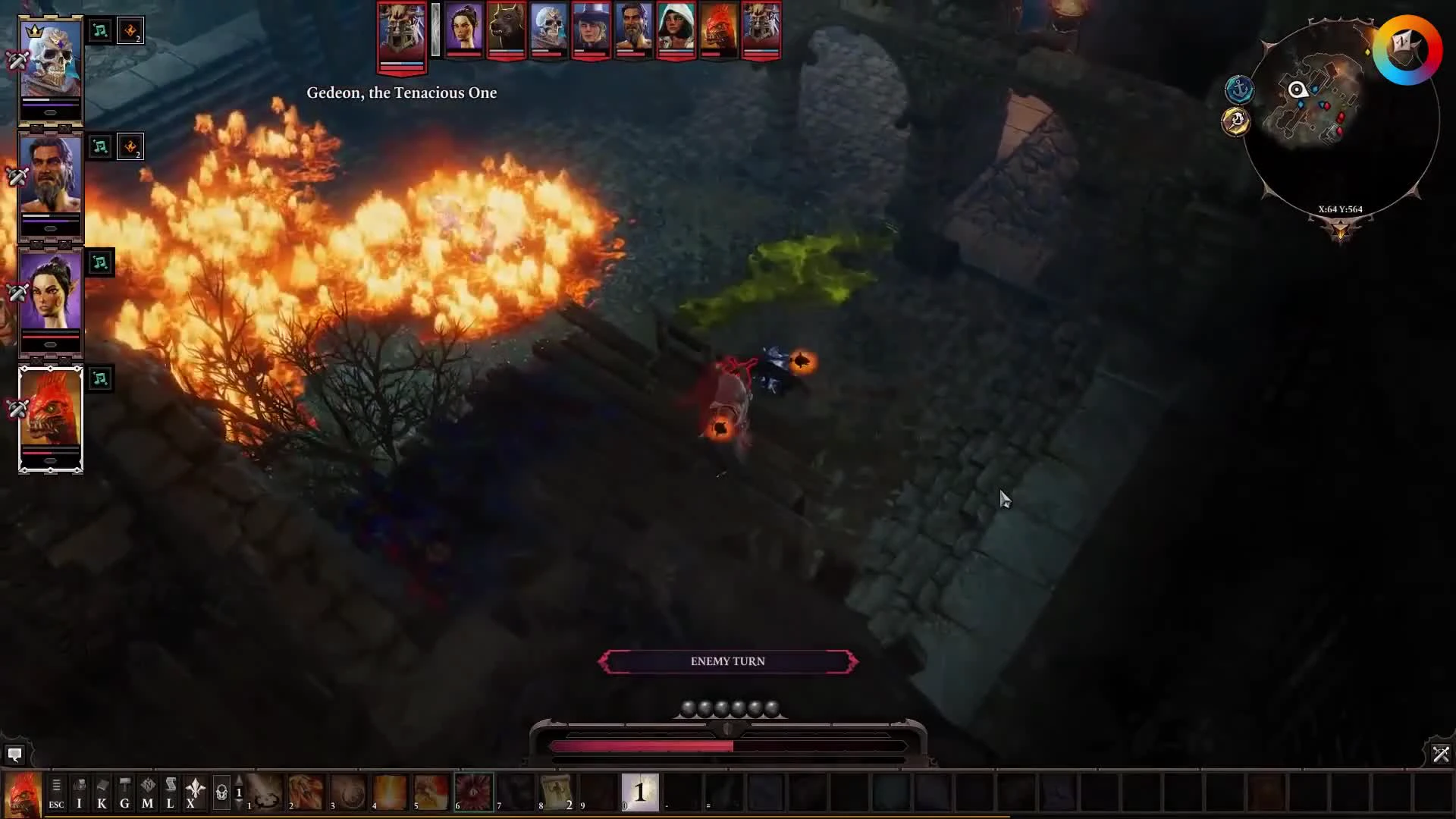Open the journal scroll L button

pos(170,794)
